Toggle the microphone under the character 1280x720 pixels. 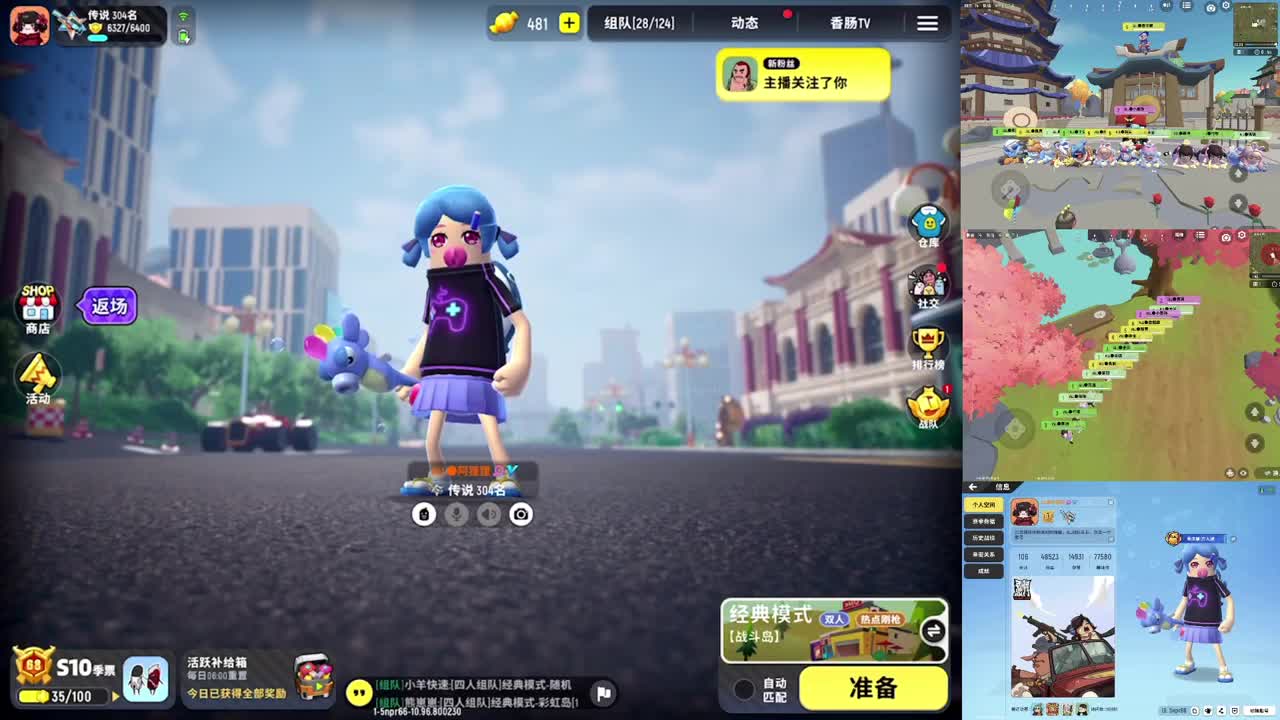pos(456,514)
